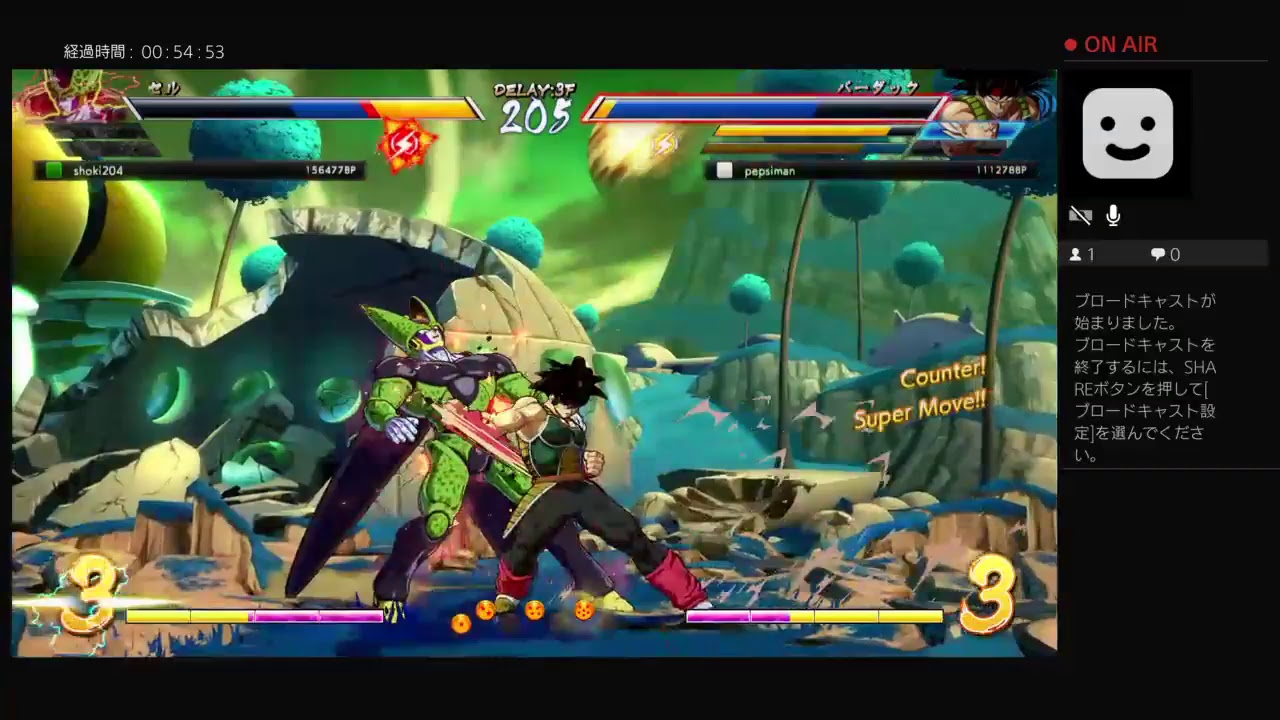Click the viewer count person icon
The image size is (1280, 720).
[x=1077, y=254]
